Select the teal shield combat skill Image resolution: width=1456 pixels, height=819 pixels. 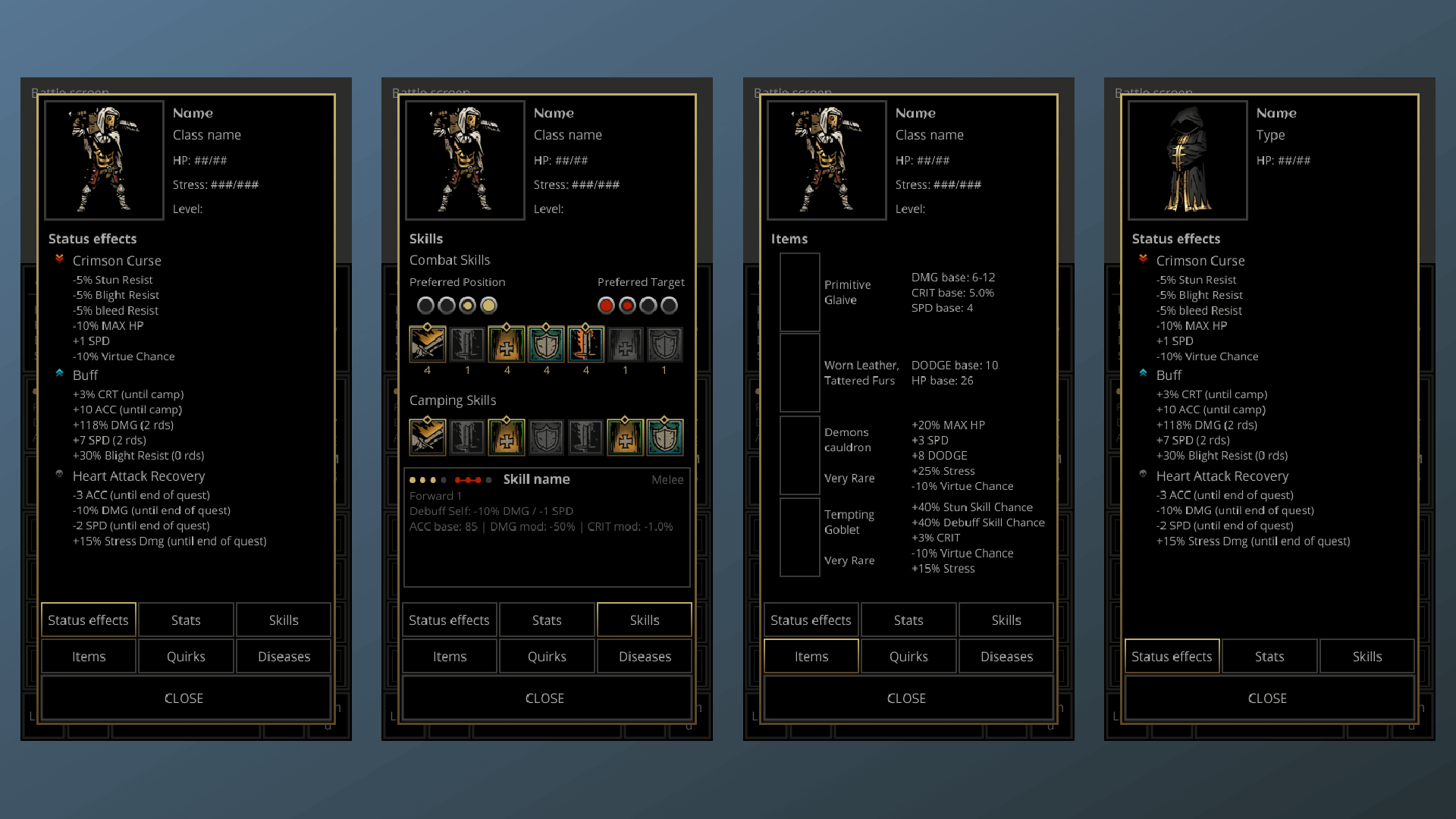click(x=547, y=344)
